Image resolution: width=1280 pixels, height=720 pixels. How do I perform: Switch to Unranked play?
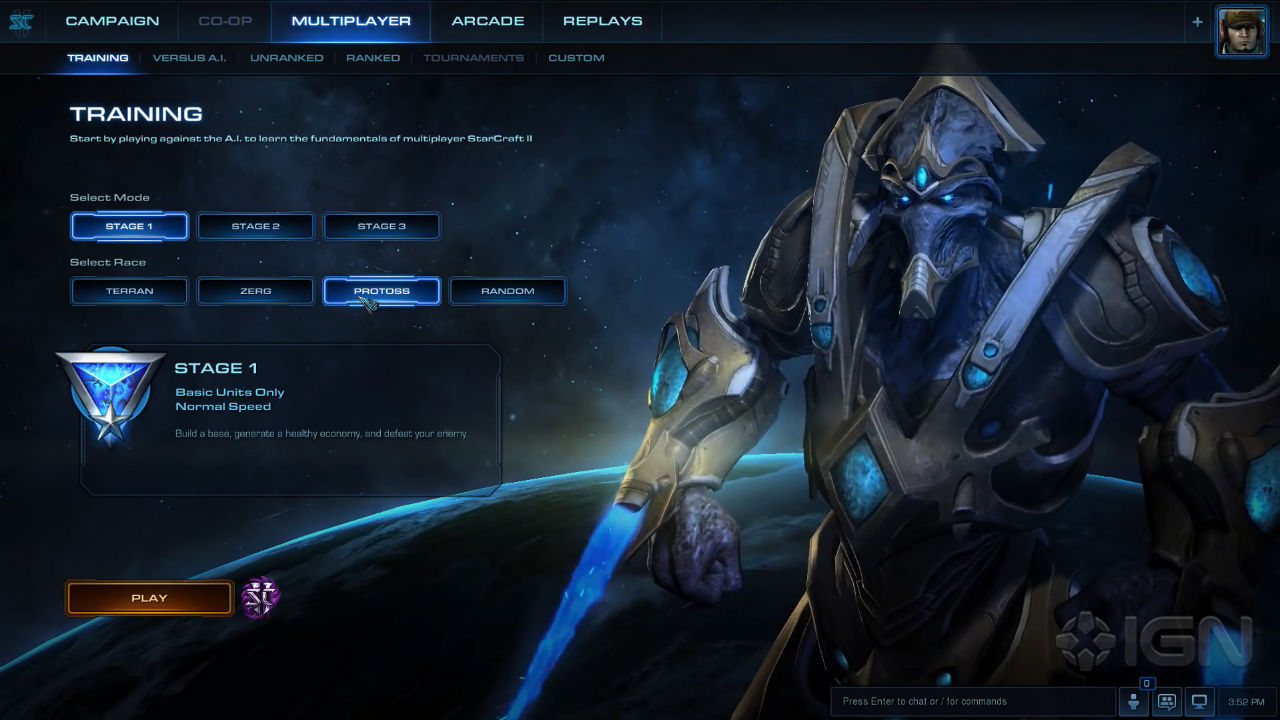pos(286,58)
